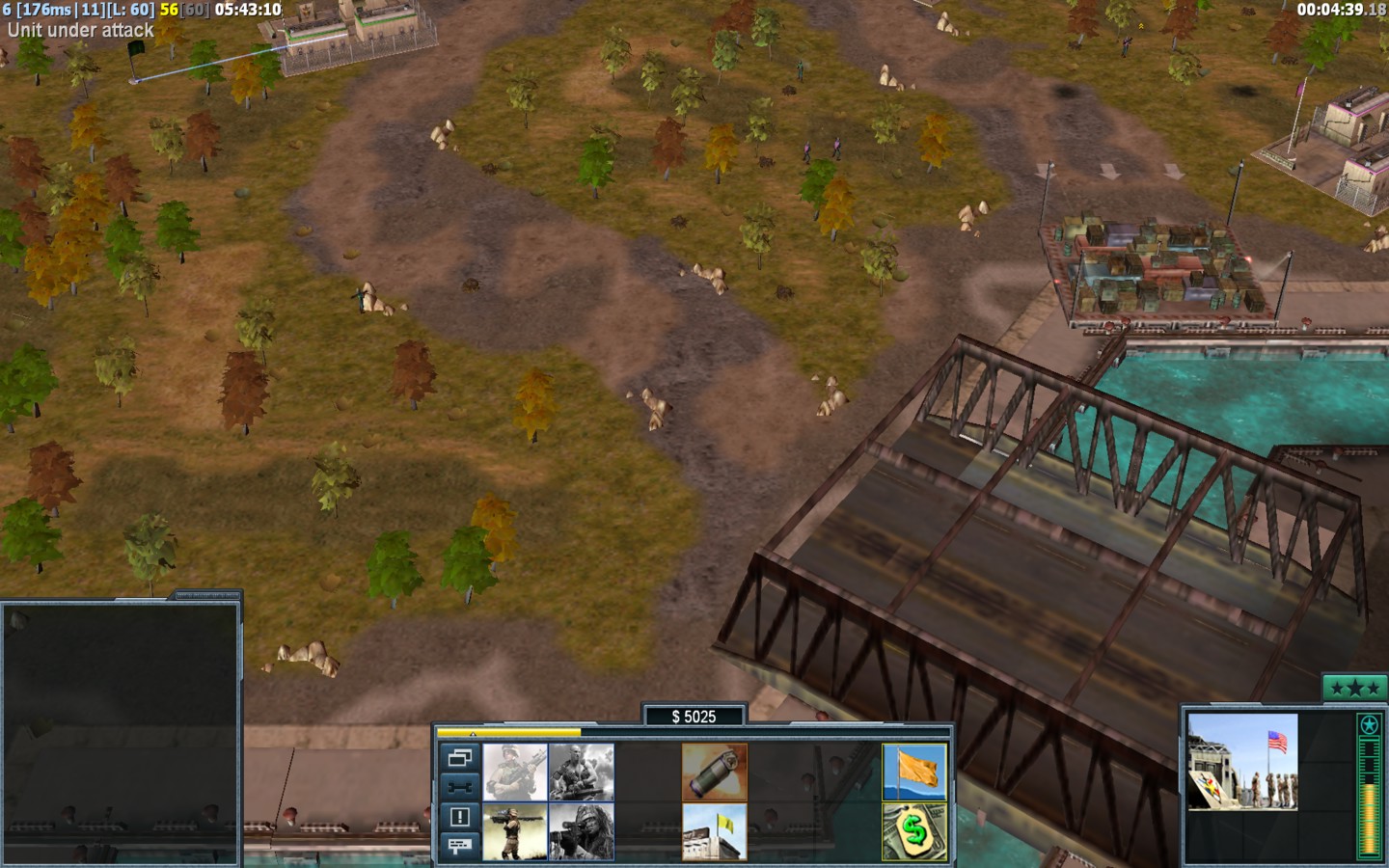Image resolution: width=1389 pixels, height=868 pixels.
Task: Train a Ranger infantry unit
Action: click(x=515, y=772)
